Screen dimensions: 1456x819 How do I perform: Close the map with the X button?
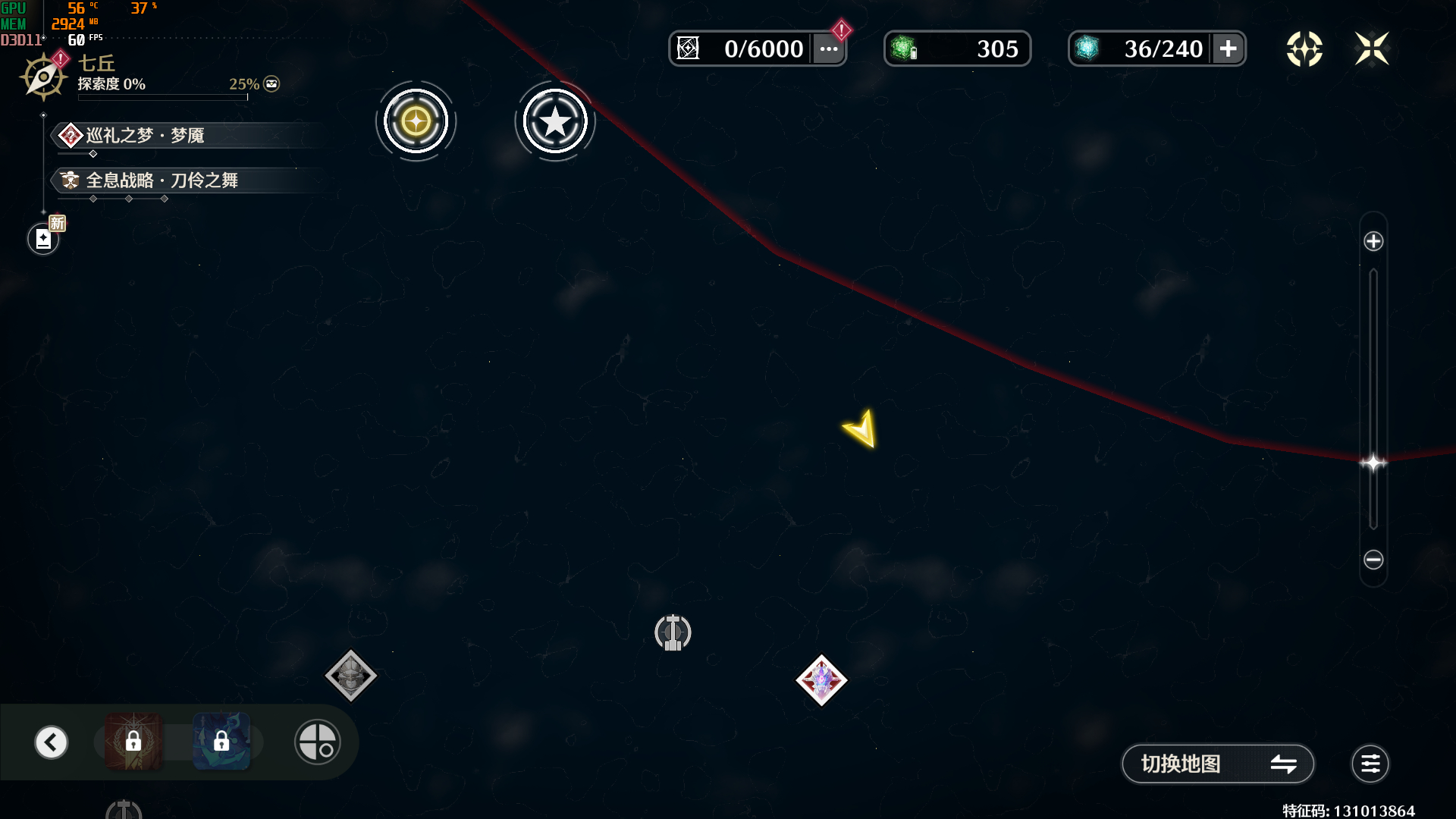click(x=1372, y=49)
